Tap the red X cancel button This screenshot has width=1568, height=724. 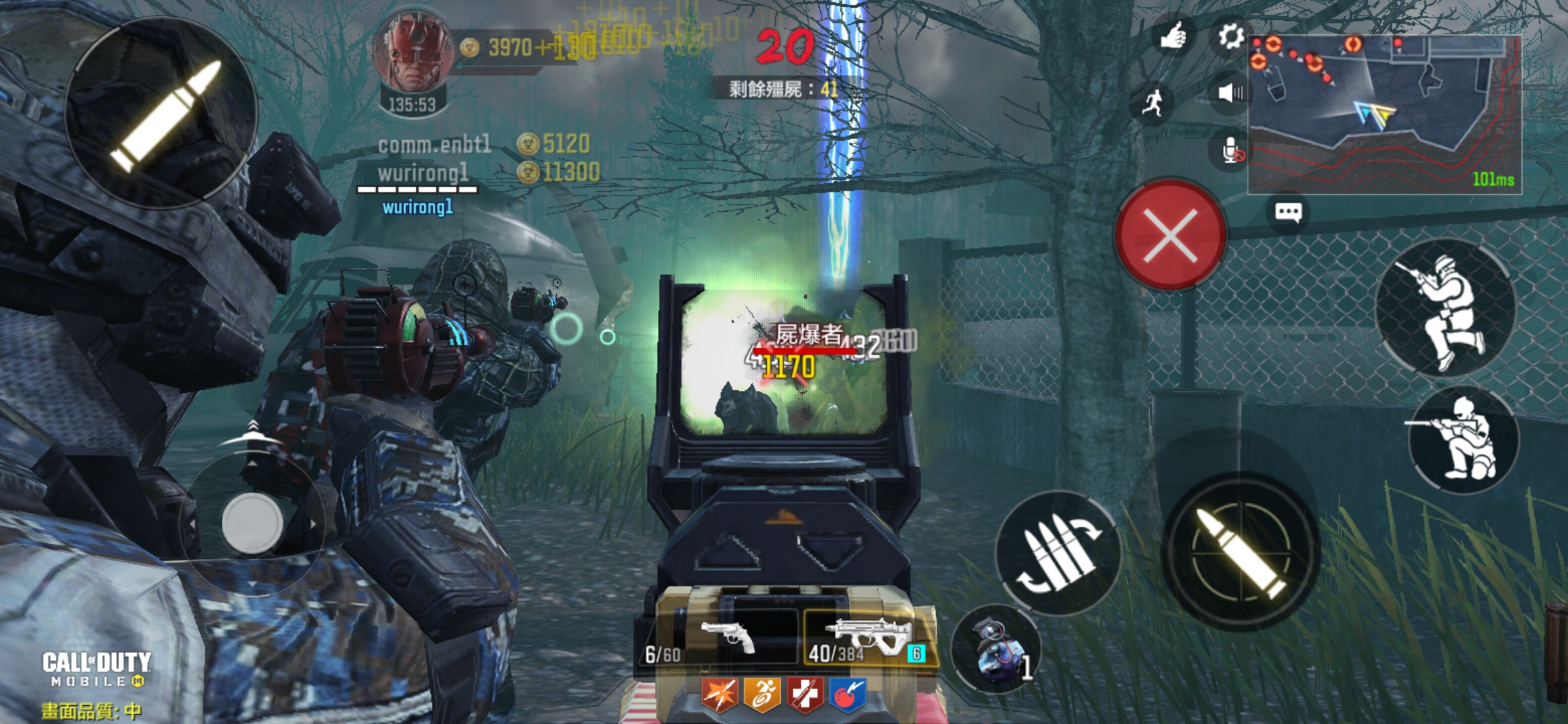(x=1170, y=235)
